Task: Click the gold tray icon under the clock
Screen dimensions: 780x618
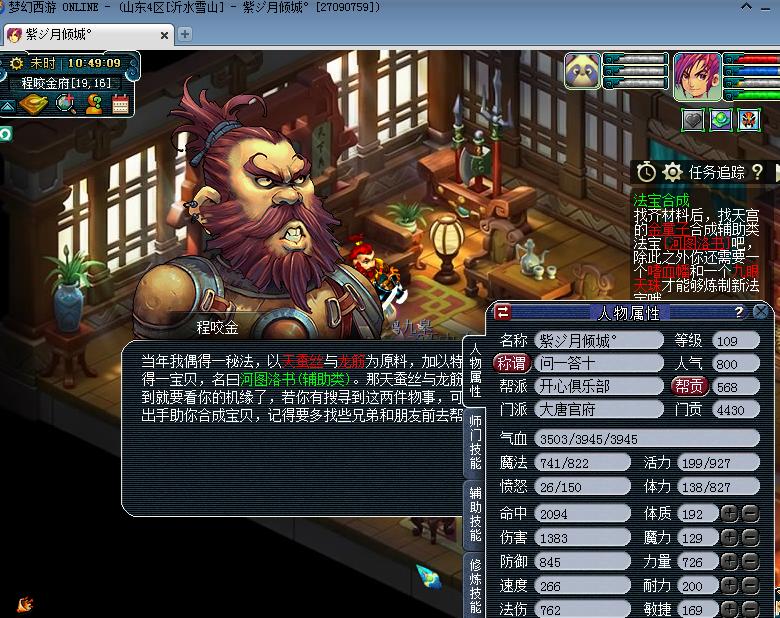Action: pyautogui.click(x=32, y=103)
